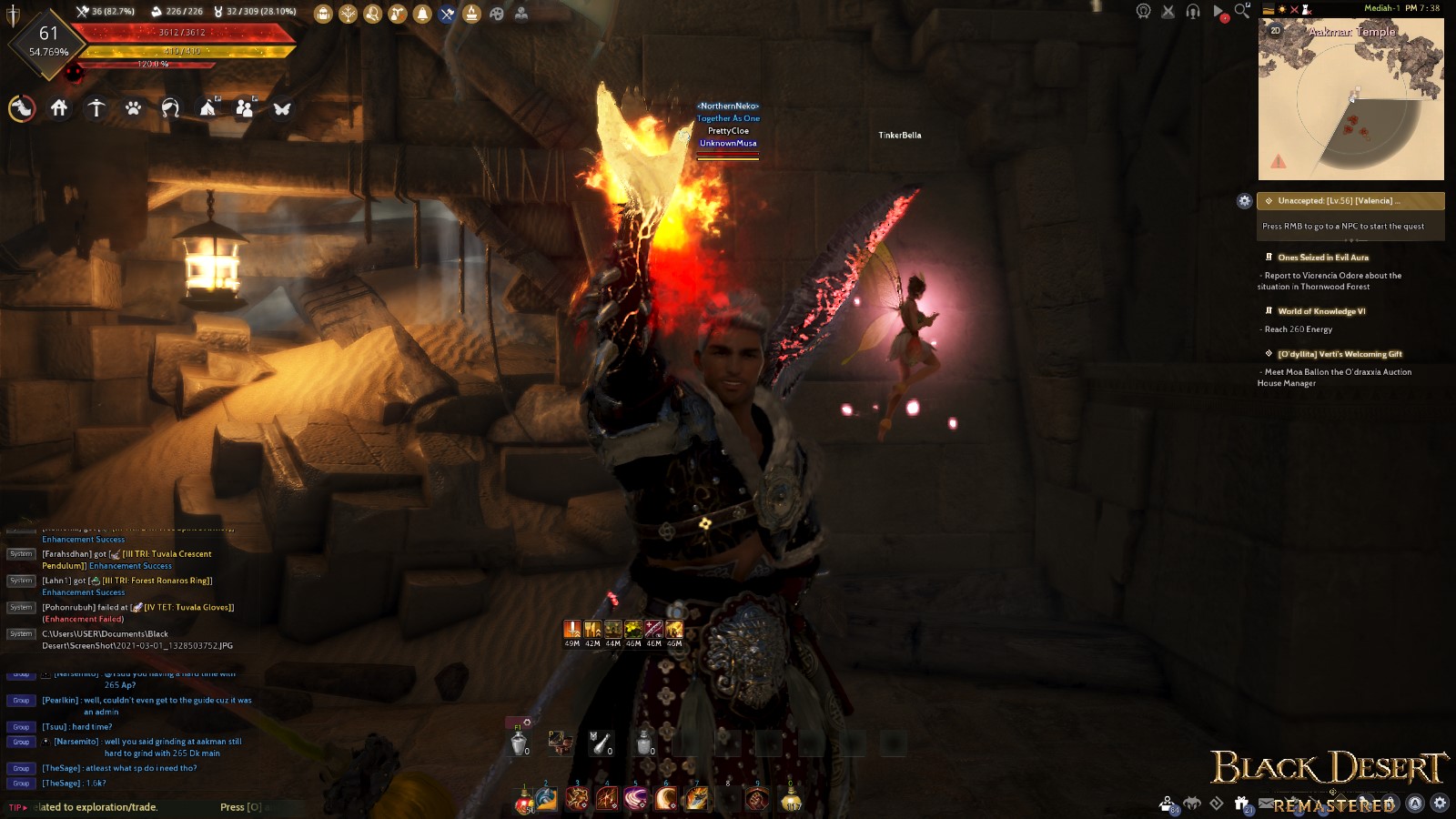Click the bell notification icon

[x=422, y=14]
